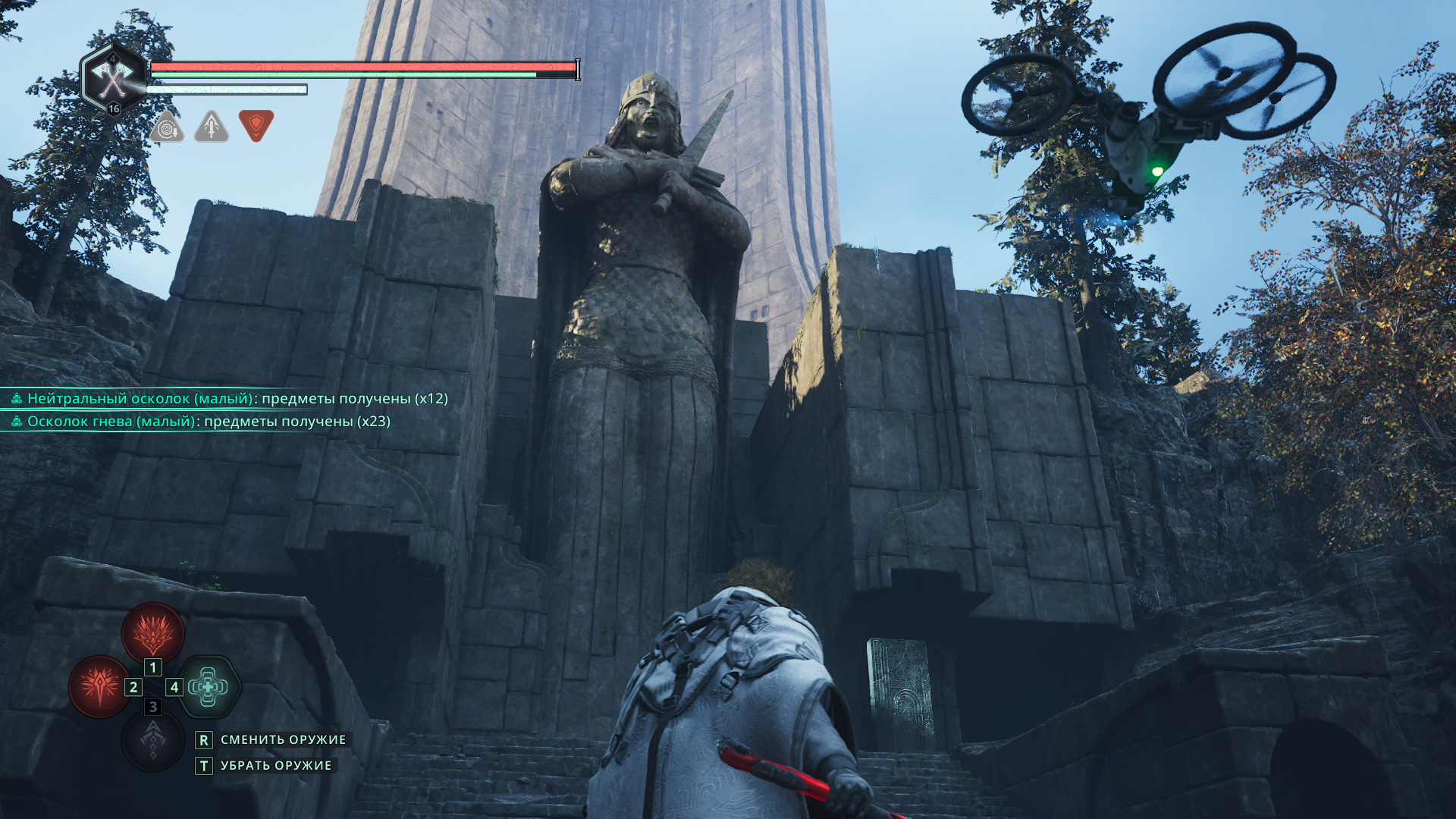This screenshot has width=1456, height=819.
Task: Select the grey sword buff icon
Action: pos(212,127)
